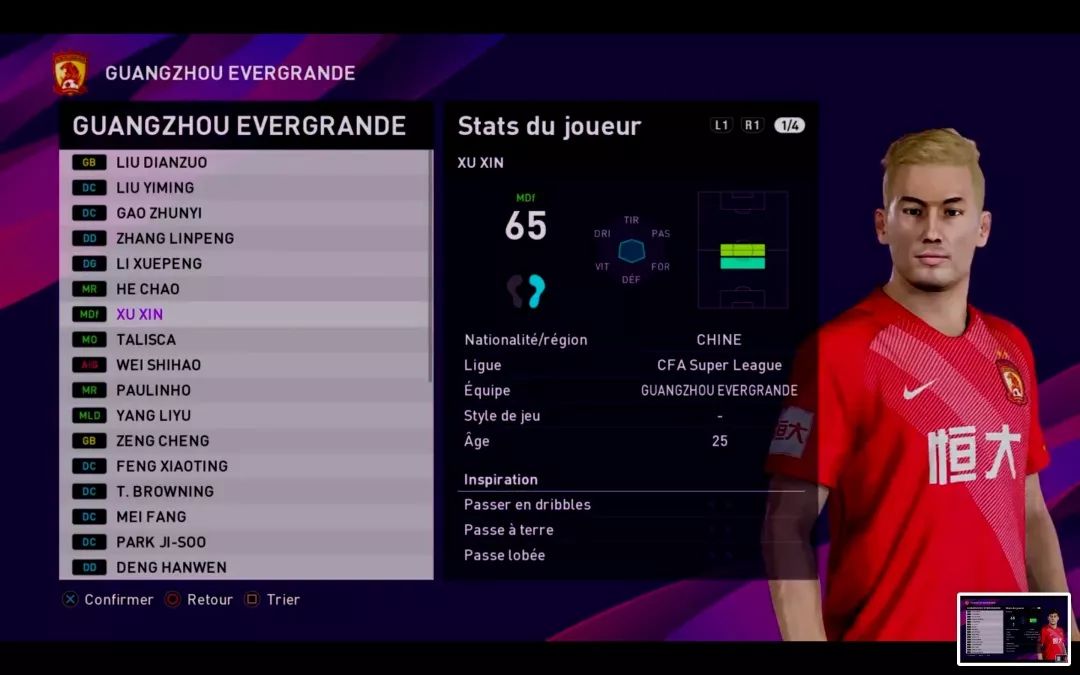This screenshot has height=675, width=1080.
Task: Select GAO ZHUNYI player row
Action: click(245, 213)
